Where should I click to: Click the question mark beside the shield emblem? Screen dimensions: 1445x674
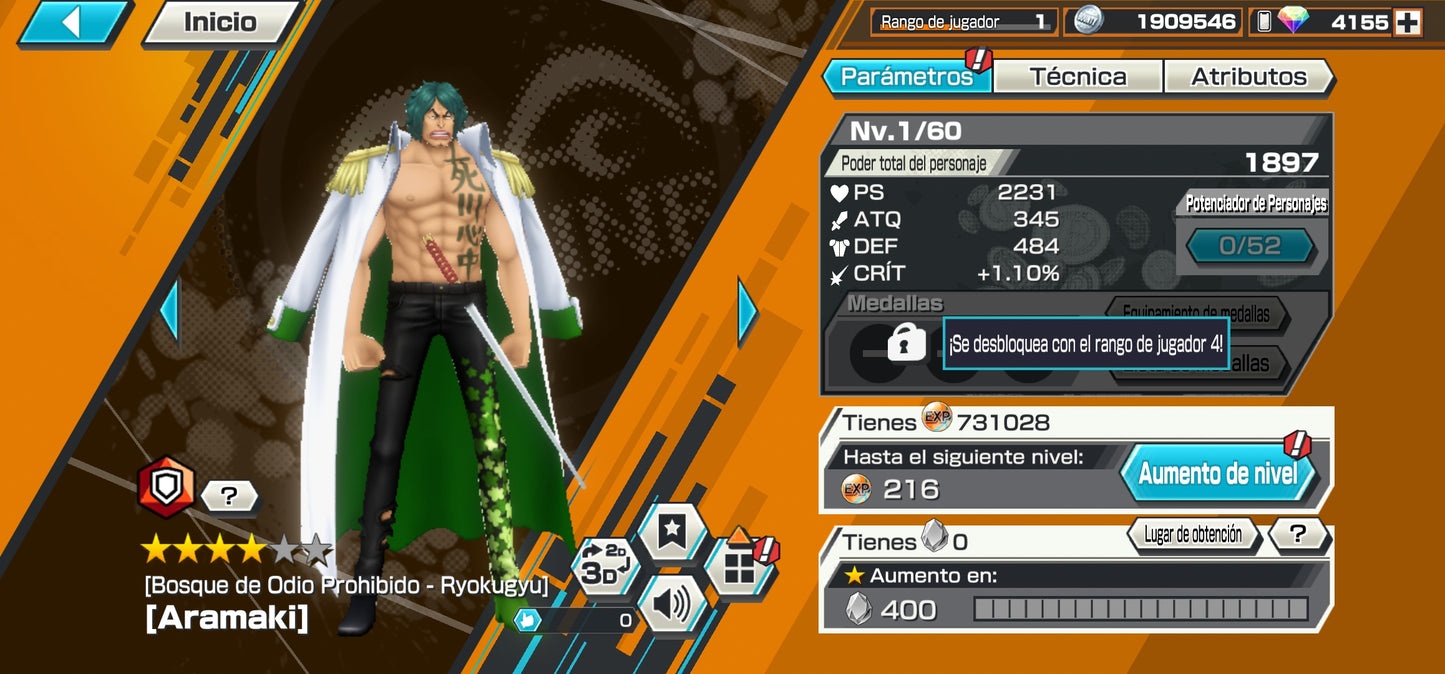pyautogui.click(x=229, y=495)
